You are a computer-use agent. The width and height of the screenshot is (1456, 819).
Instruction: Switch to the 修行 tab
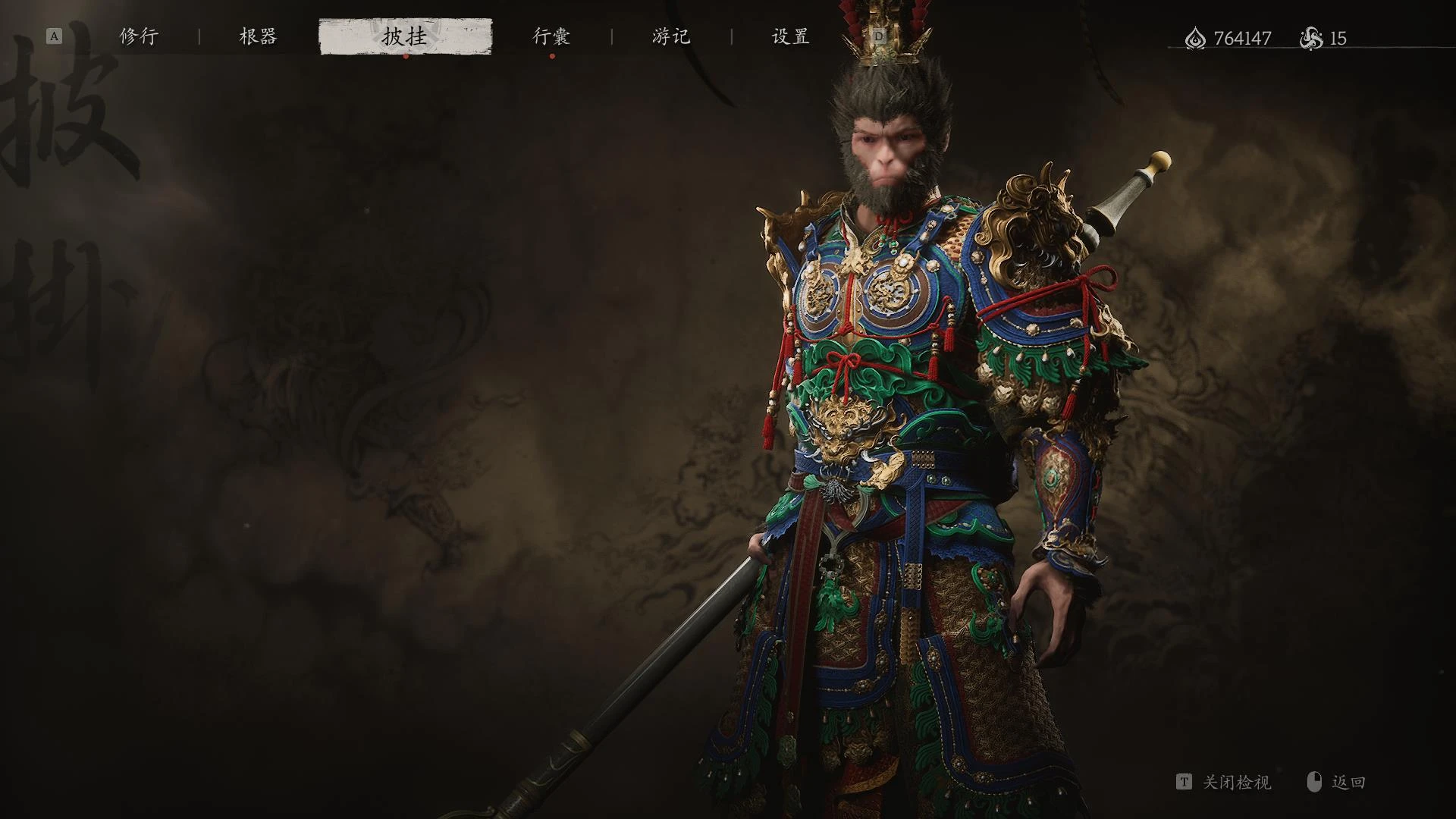(x=139, y=36)
